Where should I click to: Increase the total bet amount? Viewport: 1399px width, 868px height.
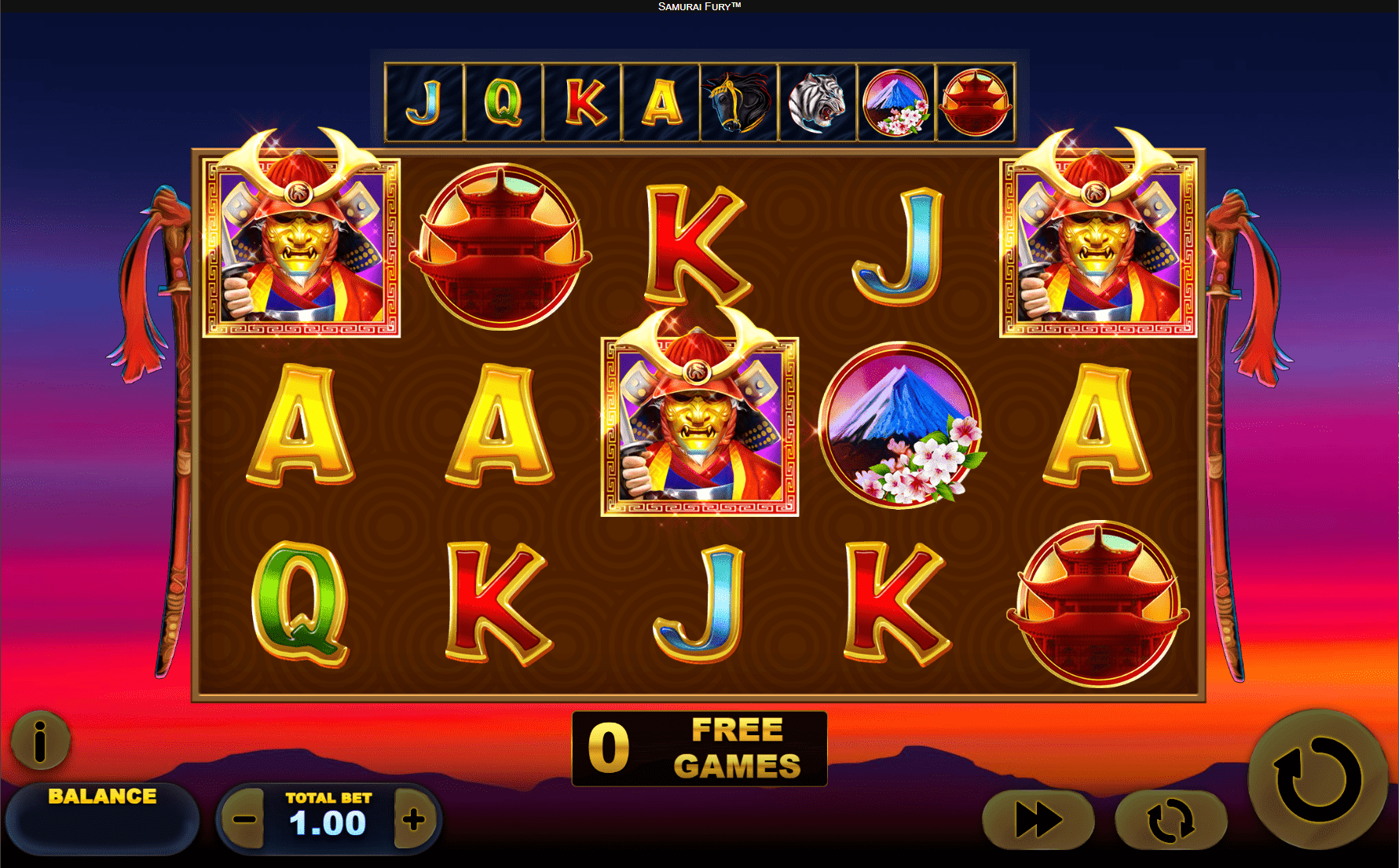[x=413, y=820]
